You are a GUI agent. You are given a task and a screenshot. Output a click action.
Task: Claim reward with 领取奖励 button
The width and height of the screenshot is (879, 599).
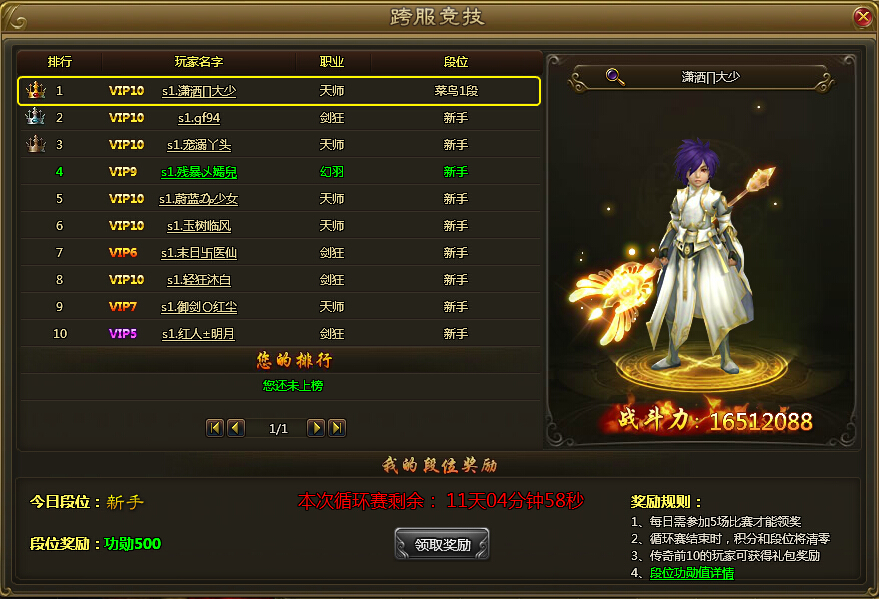[442, 545]
